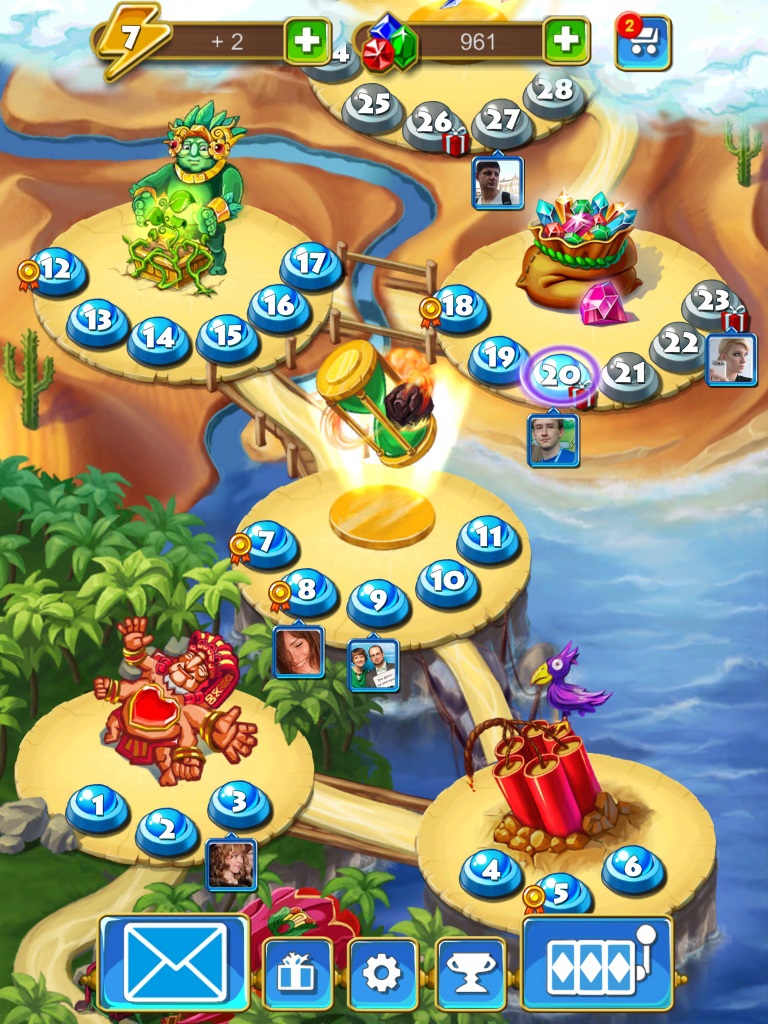
Task: Open the slot machine button
Action: (597, 963)
